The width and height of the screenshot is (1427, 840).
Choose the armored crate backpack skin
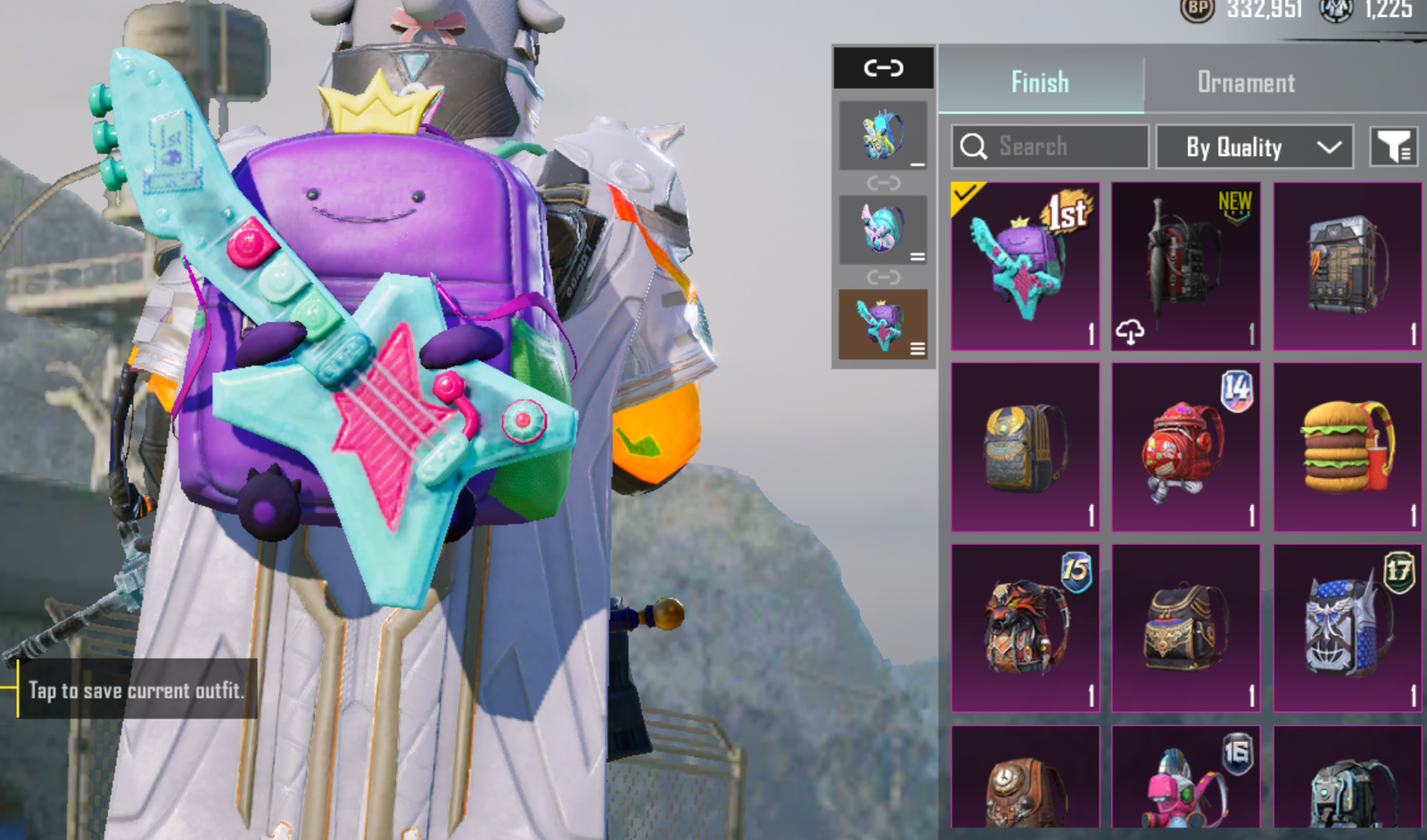pyautogui.click(x=1347, y=266)
